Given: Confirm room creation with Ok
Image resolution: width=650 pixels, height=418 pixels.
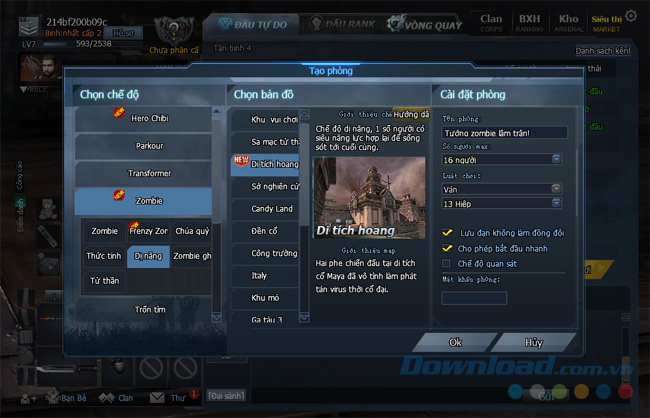Looking at the screenshot, I should coord(455,342).
